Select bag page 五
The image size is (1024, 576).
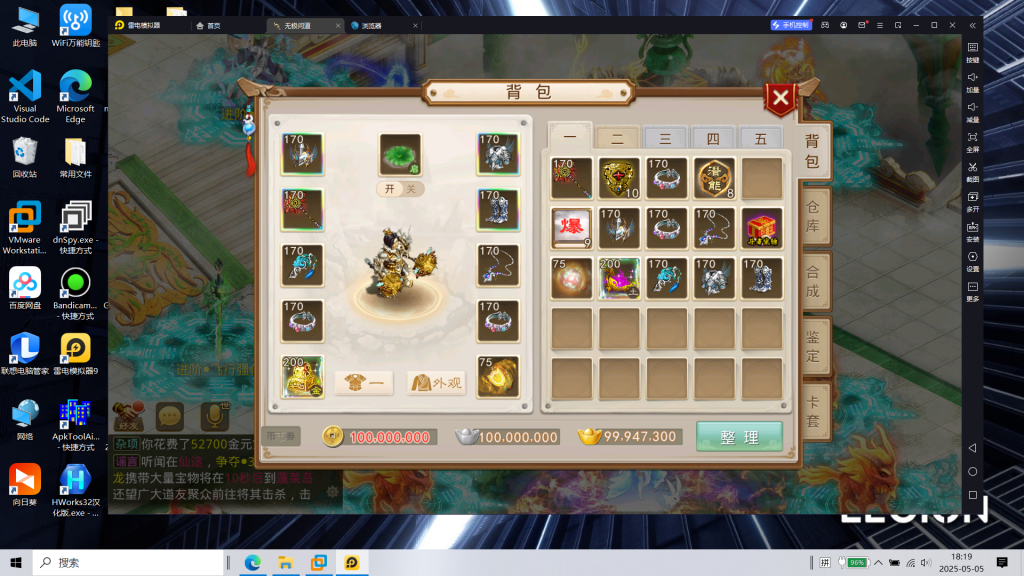(x=760, y=139)
